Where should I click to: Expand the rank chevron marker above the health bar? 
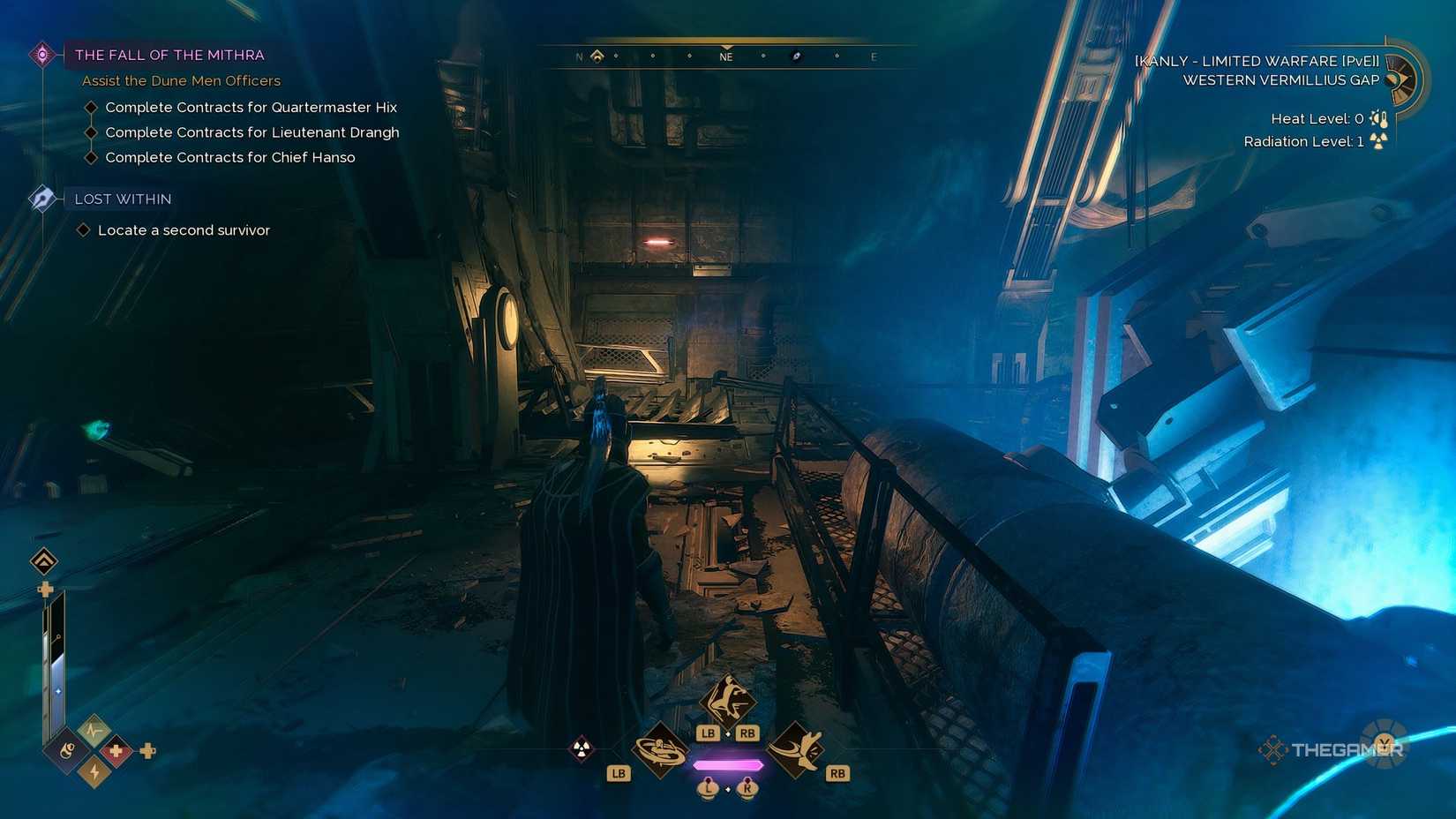(43, 560)
